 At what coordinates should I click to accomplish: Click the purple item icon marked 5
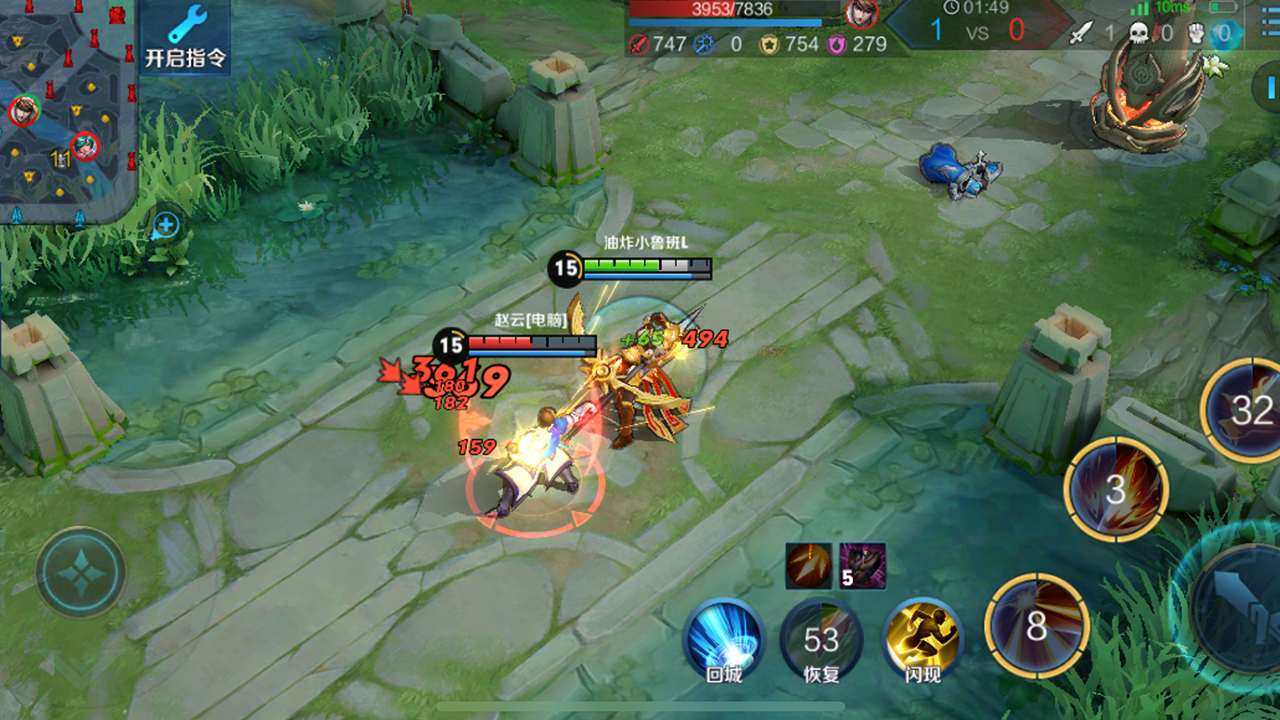(x=862, y=566)
